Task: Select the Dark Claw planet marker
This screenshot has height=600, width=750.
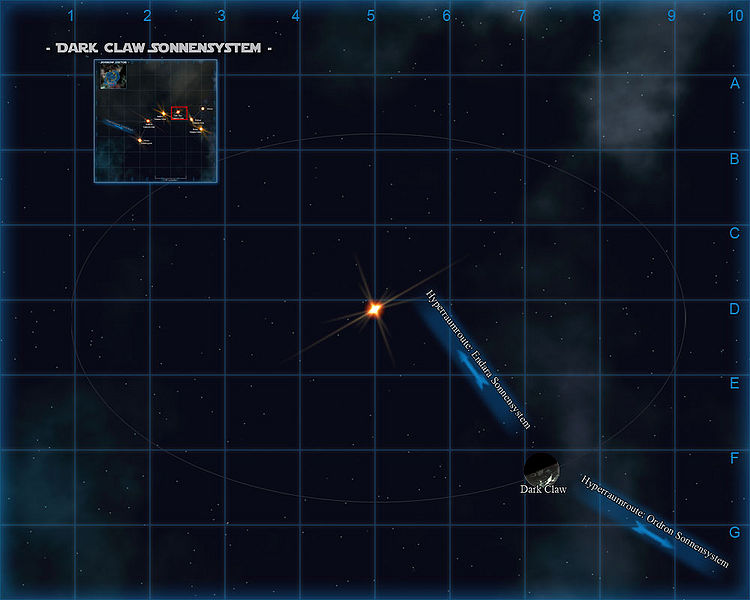Action: point(541,468)
